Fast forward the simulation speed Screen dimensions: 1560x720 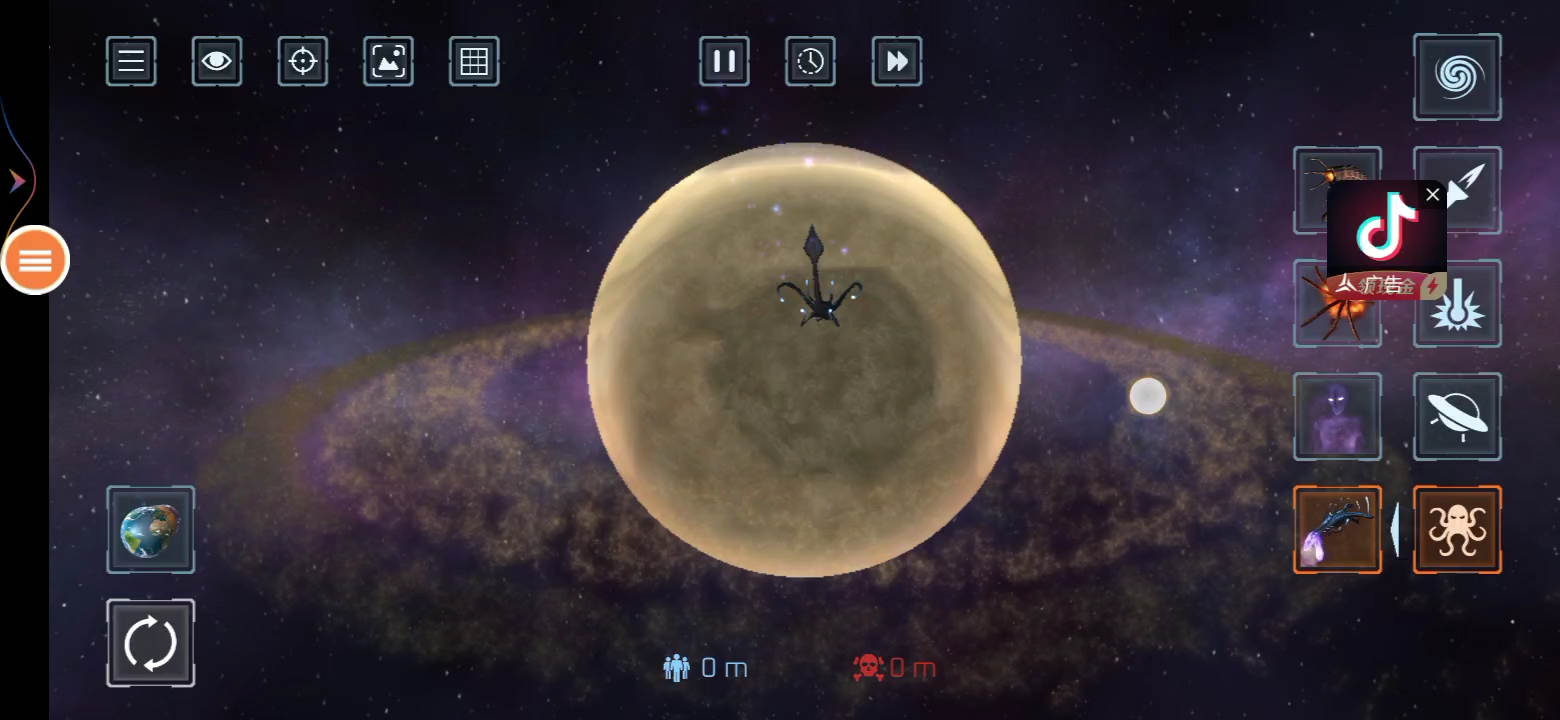tap(896, 61)
